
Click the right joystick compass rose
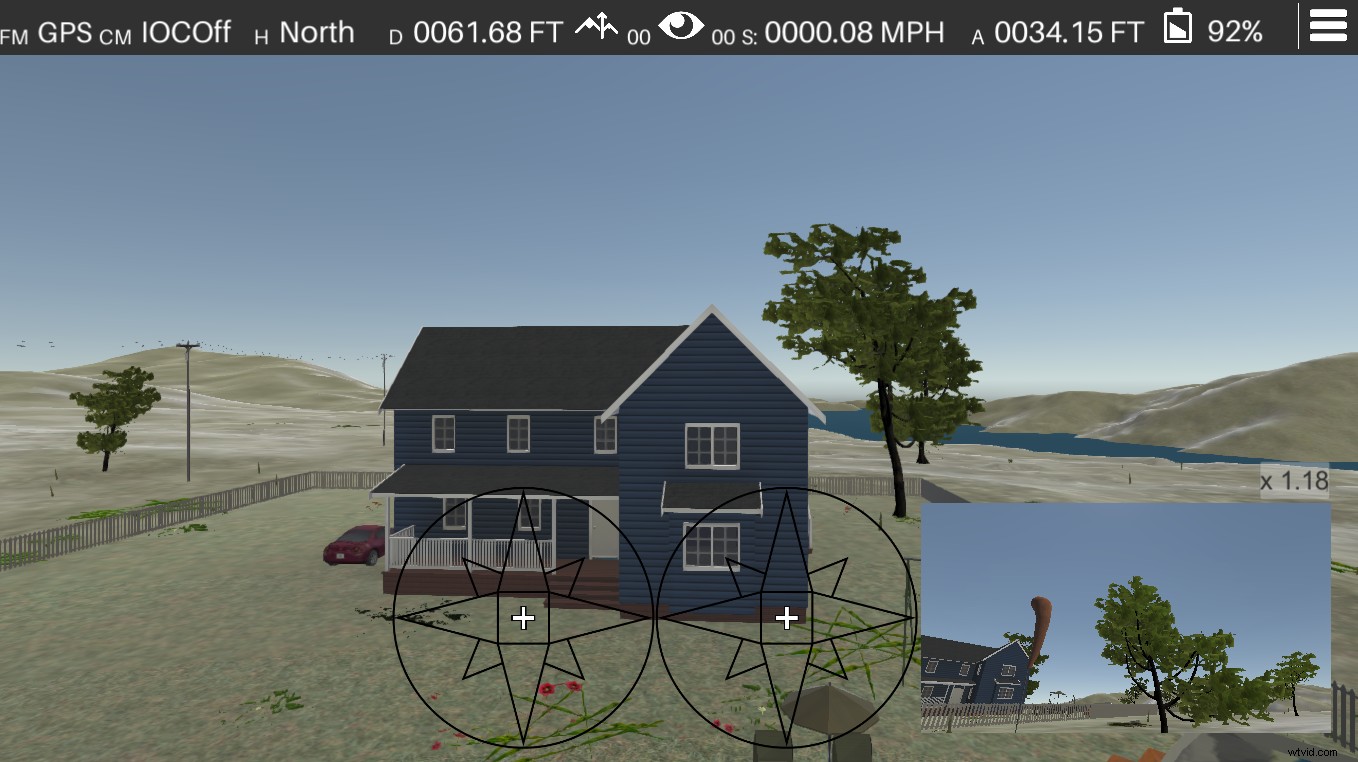(787, 619)
